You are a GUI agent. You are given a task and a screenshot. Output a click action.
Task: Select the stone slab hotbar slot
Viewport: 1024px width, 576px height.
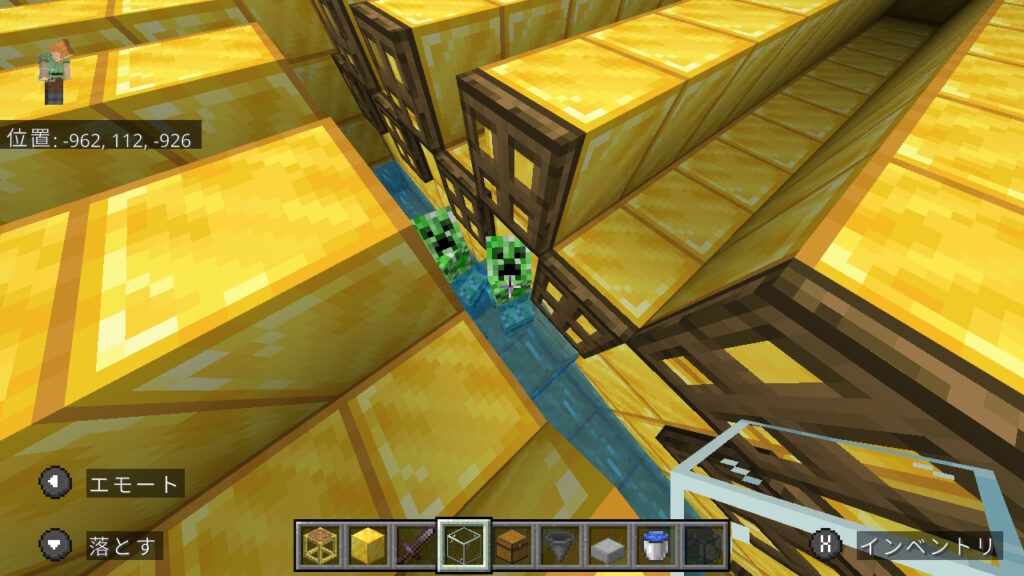607,546
